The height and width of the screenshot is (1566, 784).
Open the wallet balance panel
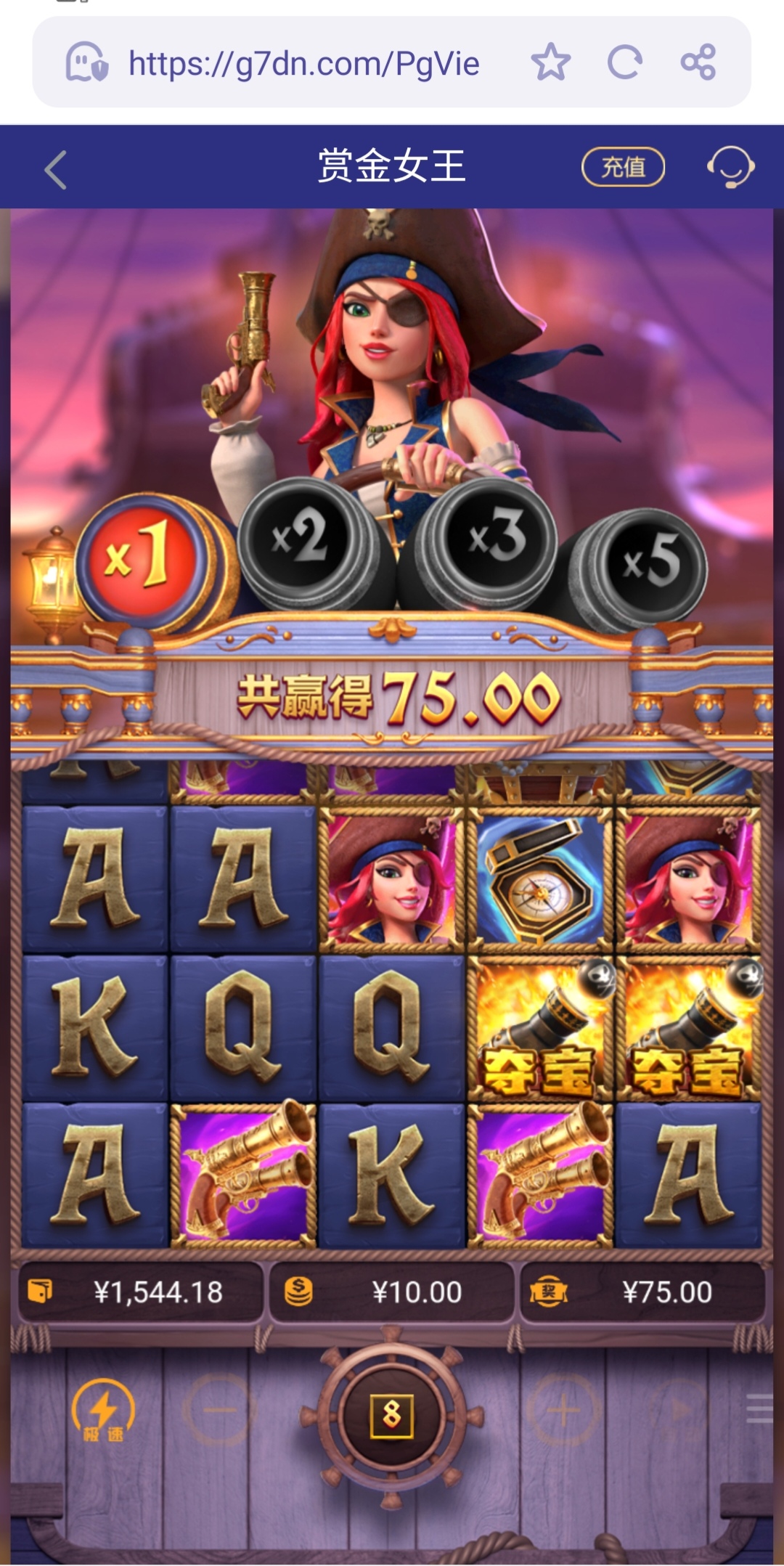(141, 1292)
